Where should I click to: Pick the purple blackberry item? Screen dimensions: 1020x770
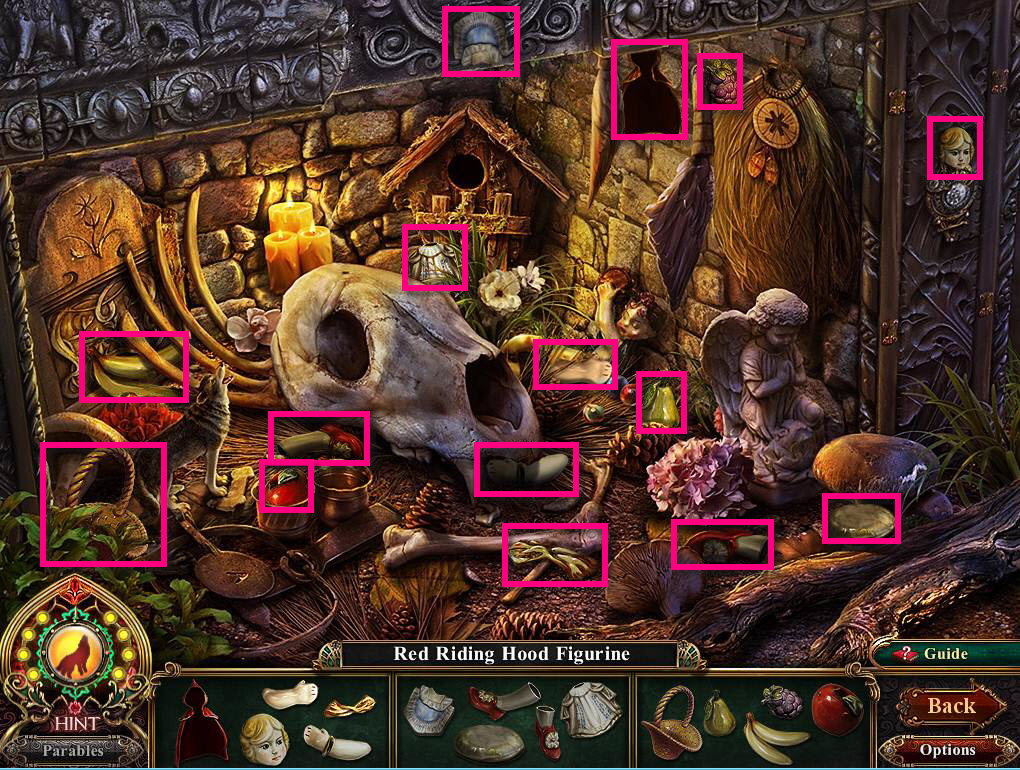781,701
